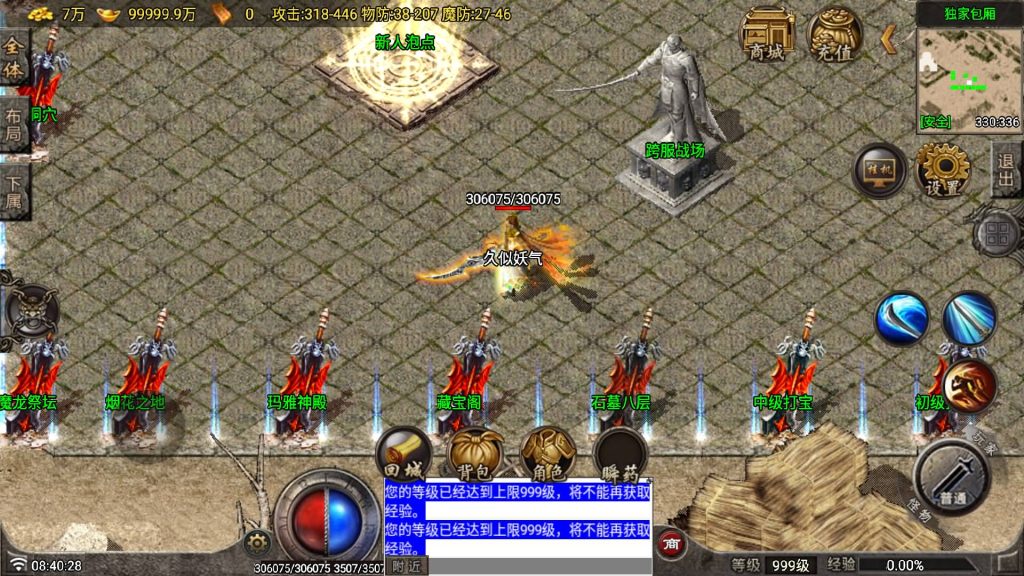The height and width of the screenshot is (576, 1024).
Task: Activate the blue crescent slash skill
Action: click(x=902, y=319)
